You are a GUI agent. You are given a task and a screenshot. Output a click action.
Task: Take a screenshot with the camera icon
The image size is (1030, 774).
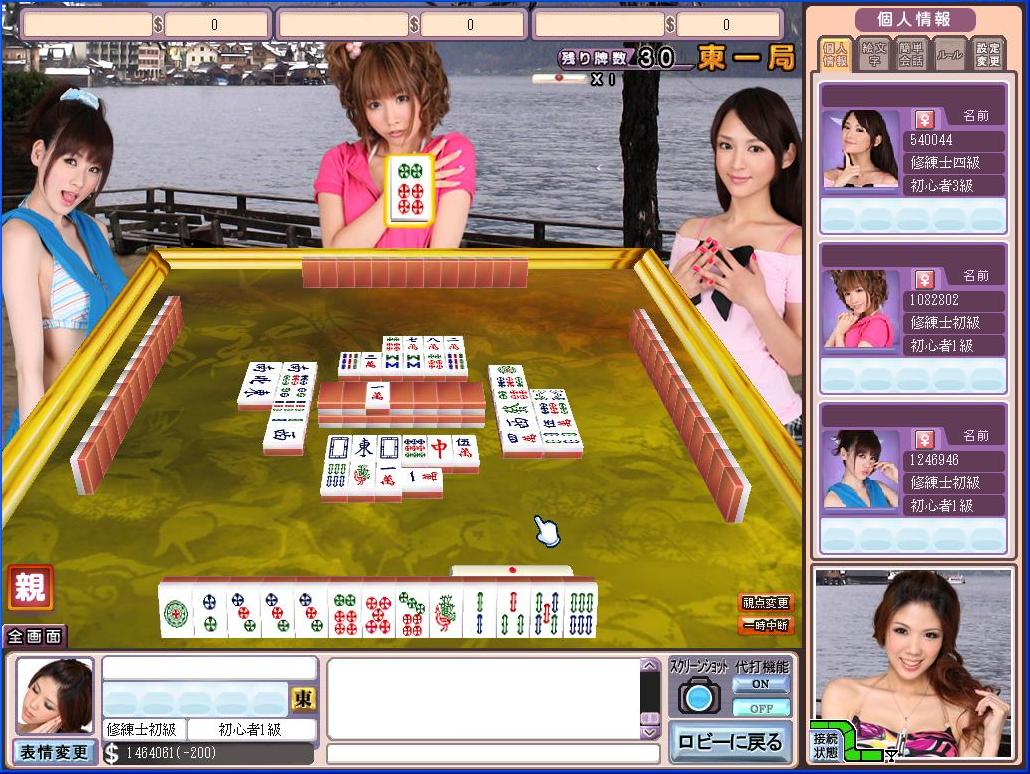tap(699, 695)
